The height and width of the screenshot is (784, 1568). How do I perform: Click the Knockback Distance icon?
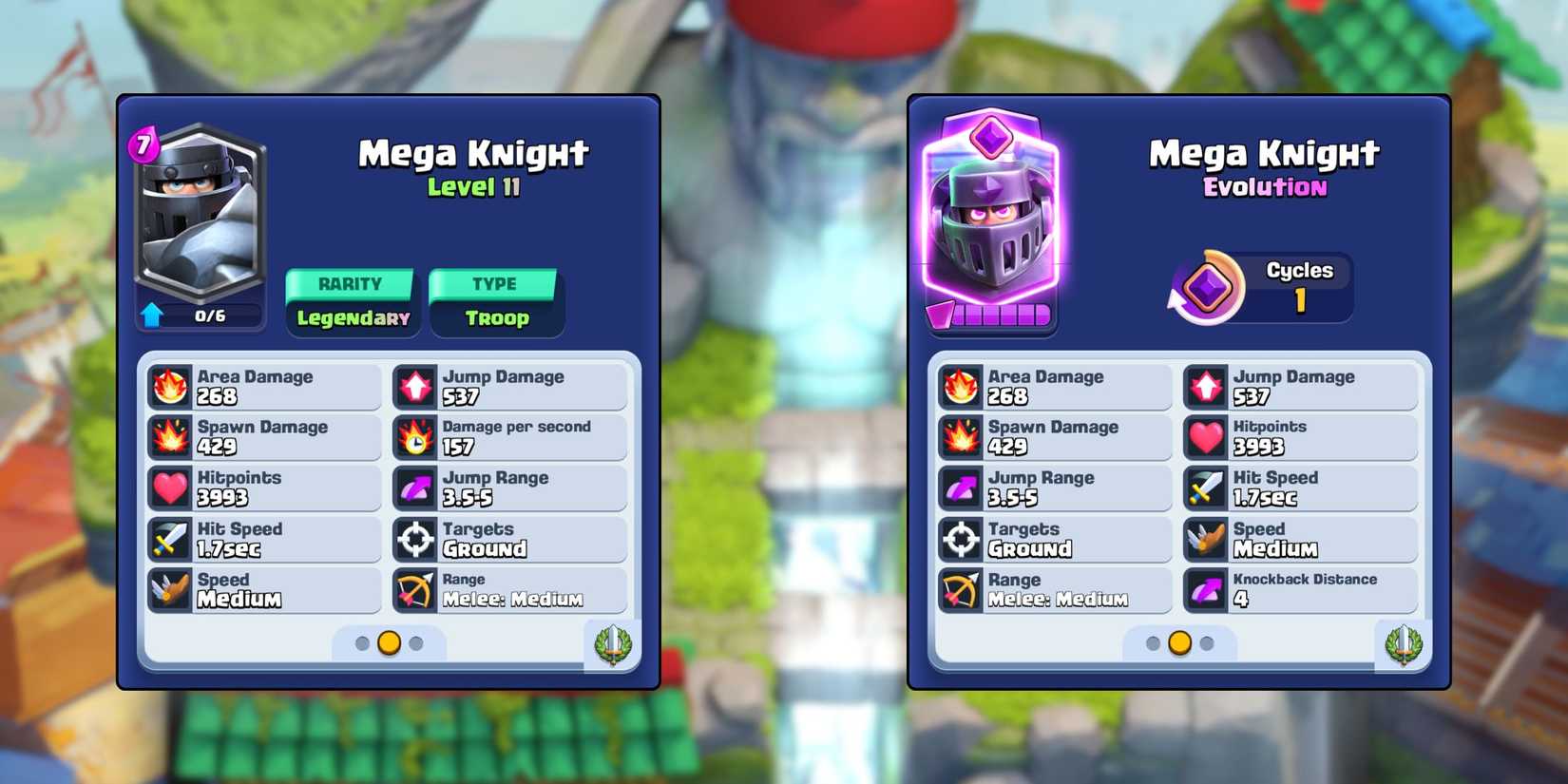coord(1205,590)
